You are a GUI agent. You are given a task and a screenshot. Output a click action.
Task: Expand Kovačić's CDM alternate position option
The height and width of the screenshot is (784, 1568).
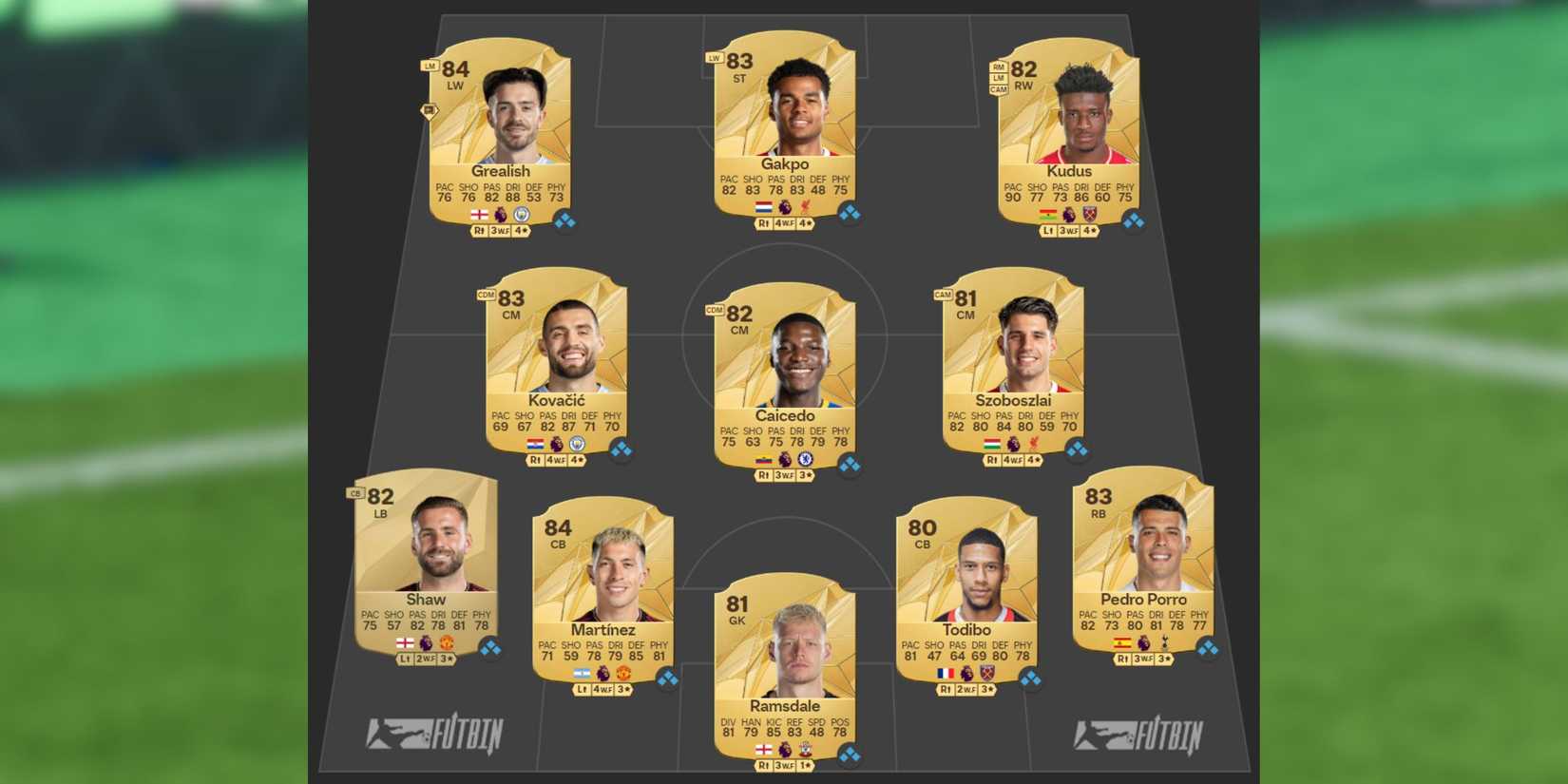pos(486,296)
